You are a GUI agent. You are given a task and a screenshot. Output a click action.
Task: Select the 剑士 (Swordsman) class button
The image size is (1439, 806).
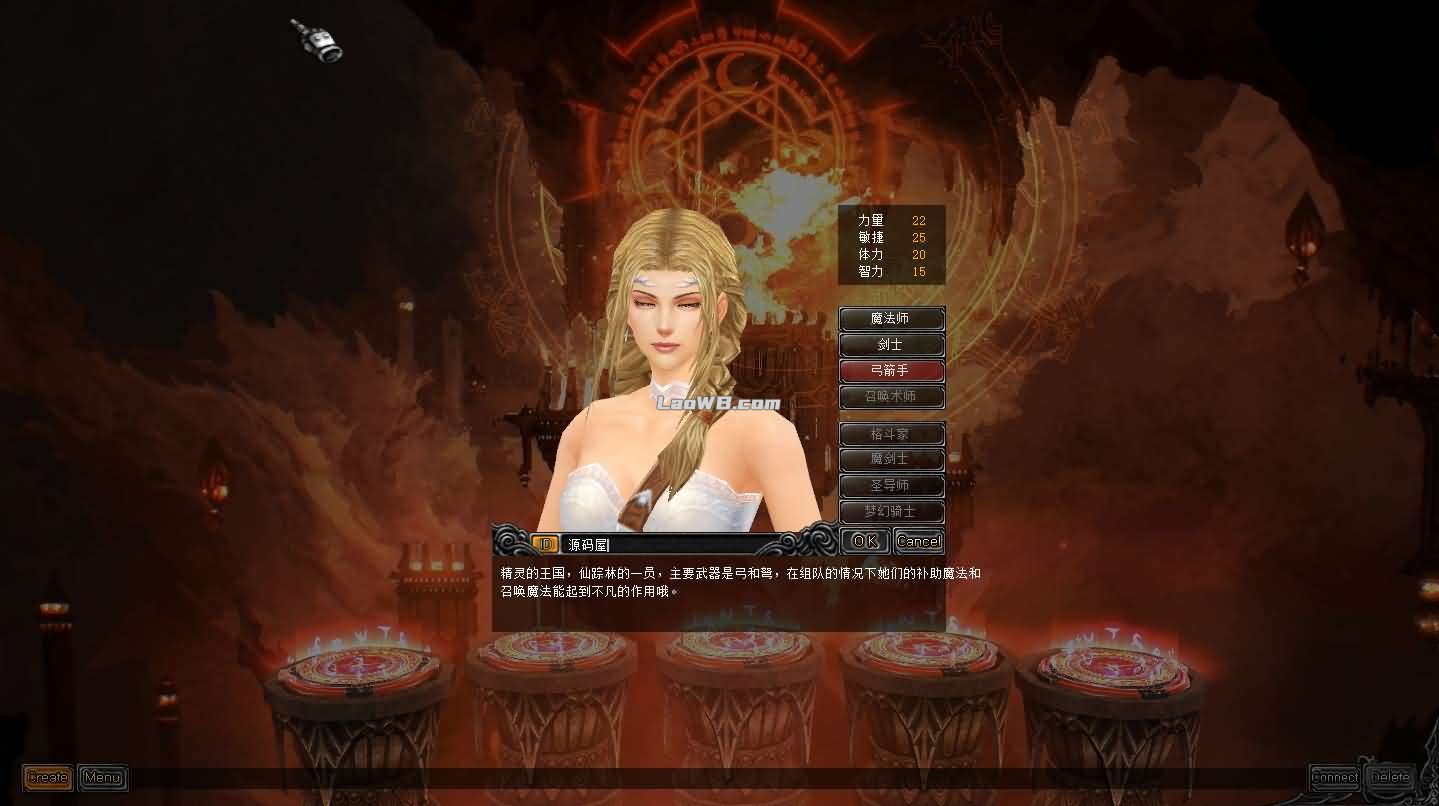click(891, 344)
